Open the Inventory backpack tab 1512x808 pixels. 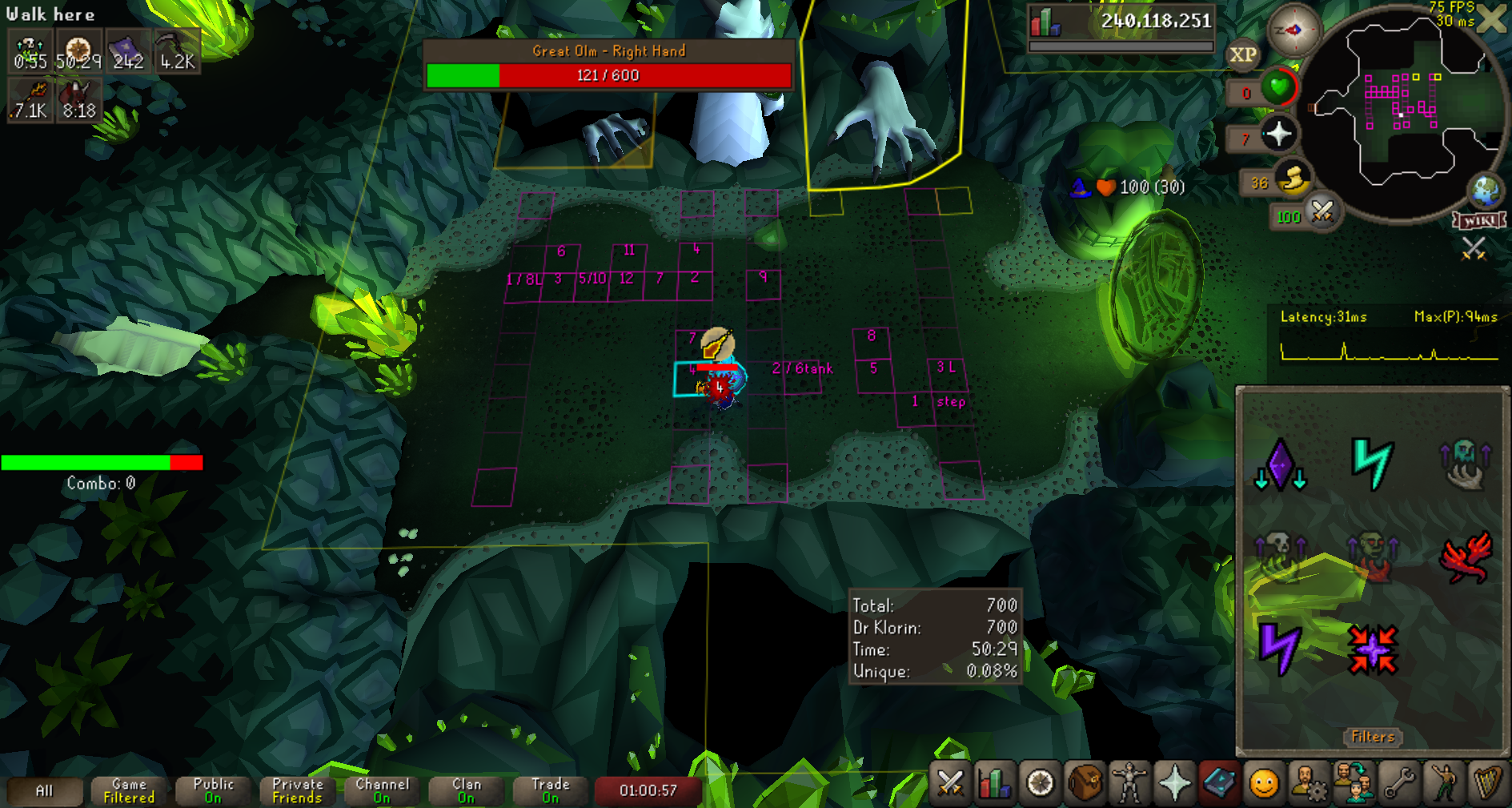click(x=1085, y=783)
